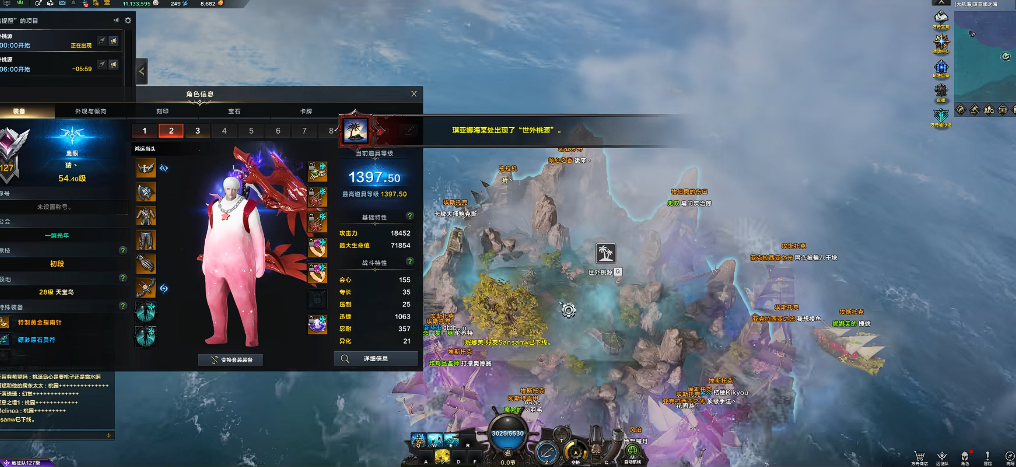
Task: Select the purple ability stone slot
Action: point(317,323)
